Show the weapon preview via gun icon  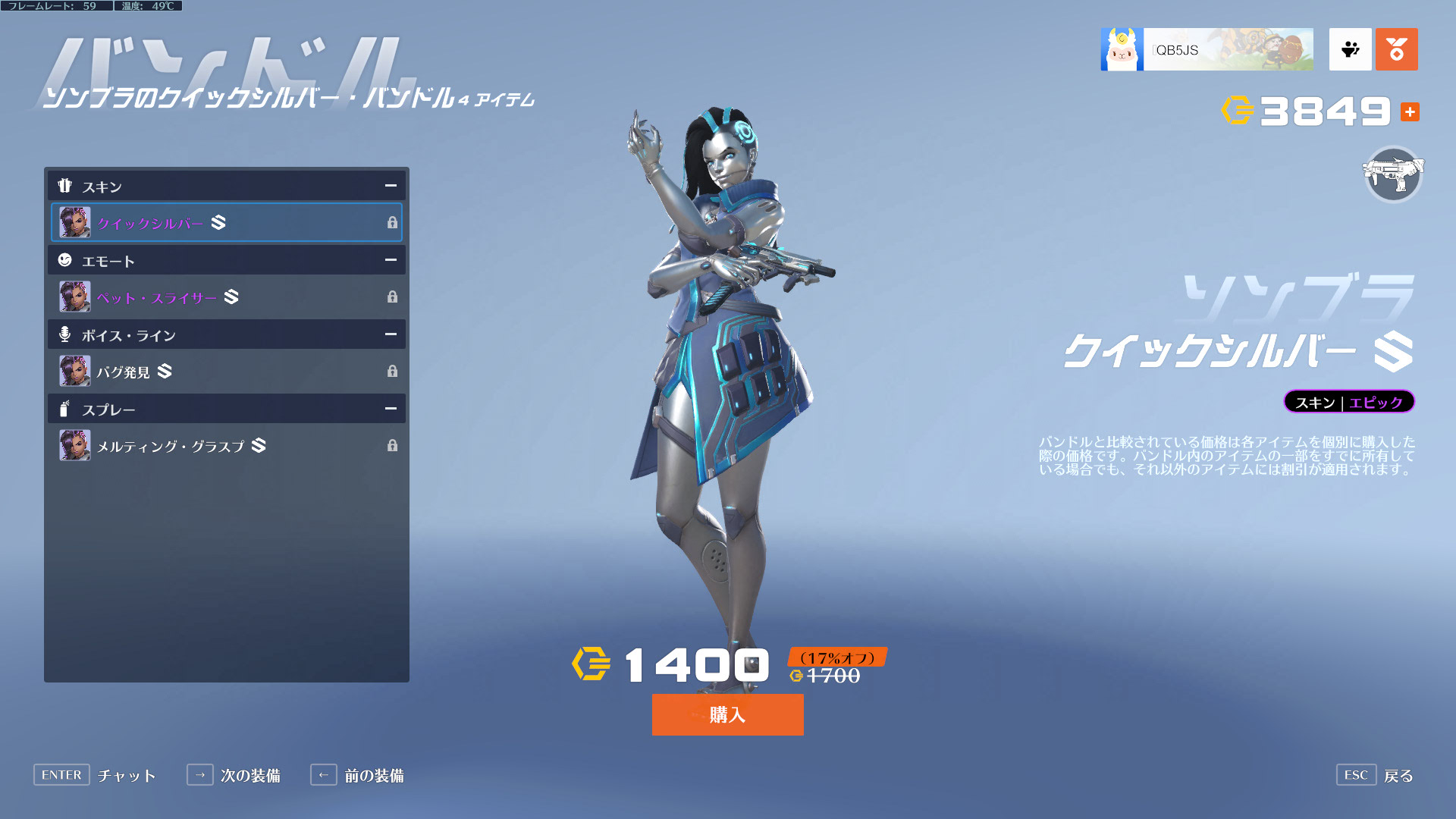coord(1393,174)
